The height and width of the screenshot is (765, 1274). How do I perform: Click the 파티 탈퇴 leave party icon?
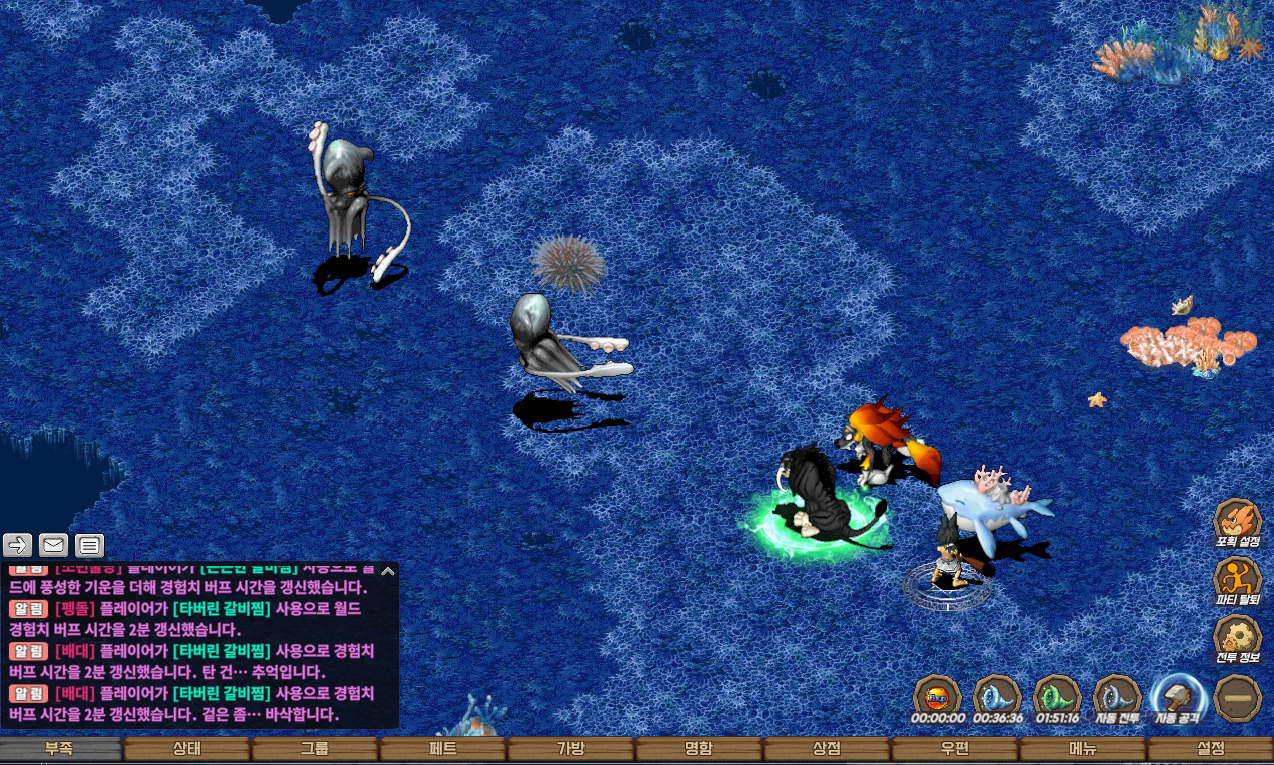(x=1237, y=580)
